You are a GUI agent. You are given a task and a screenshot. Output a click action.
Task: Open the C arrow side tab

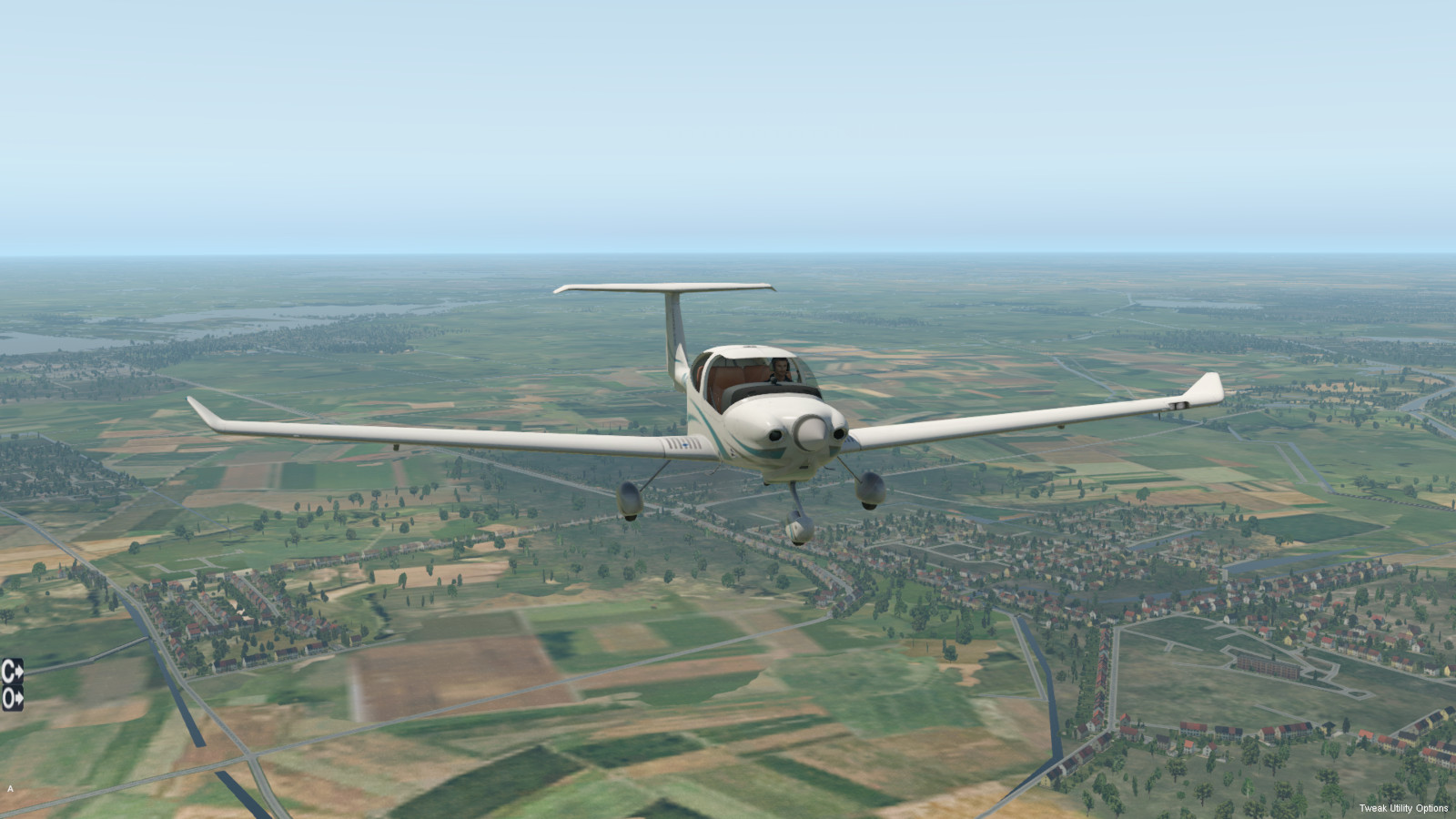point(12,672)
